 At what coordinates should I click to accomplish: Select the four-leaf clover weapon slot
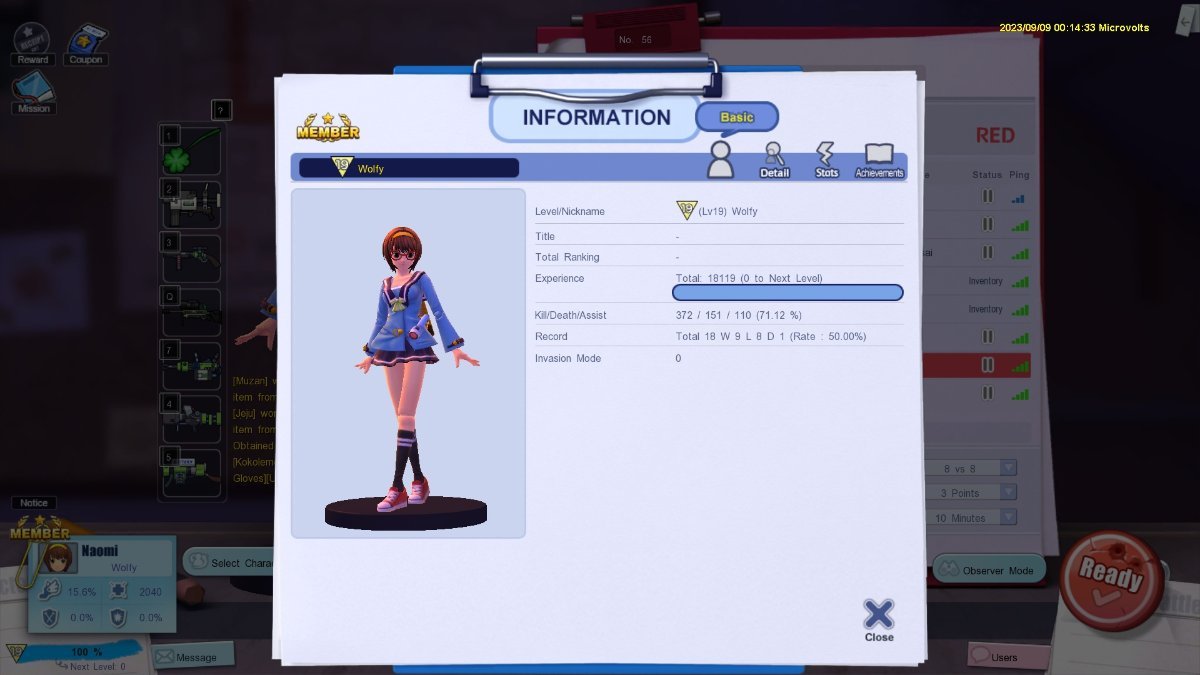(x=191, y=151)
